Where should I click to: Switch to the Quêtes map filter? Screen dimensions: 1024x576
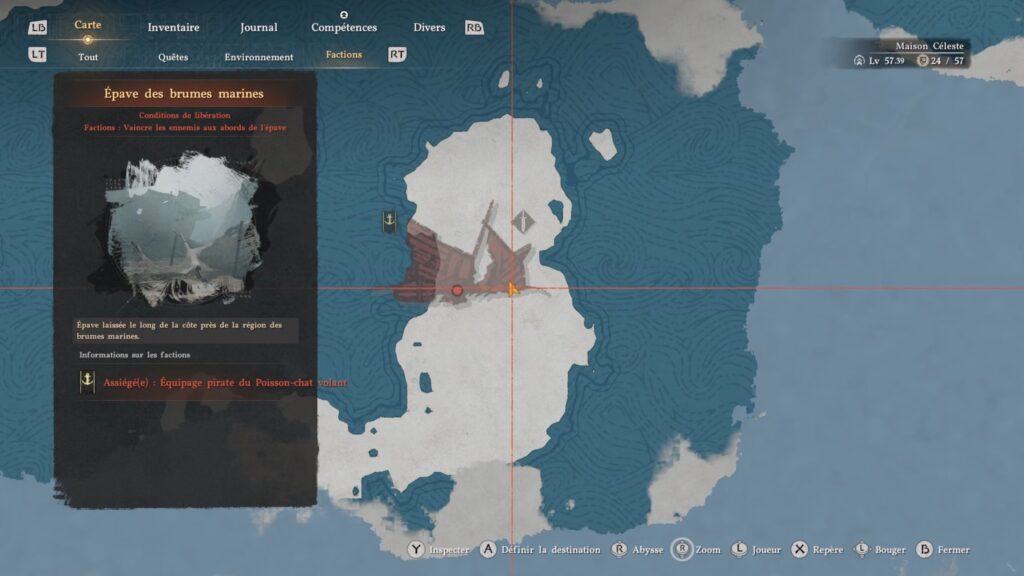pos(173,57)
